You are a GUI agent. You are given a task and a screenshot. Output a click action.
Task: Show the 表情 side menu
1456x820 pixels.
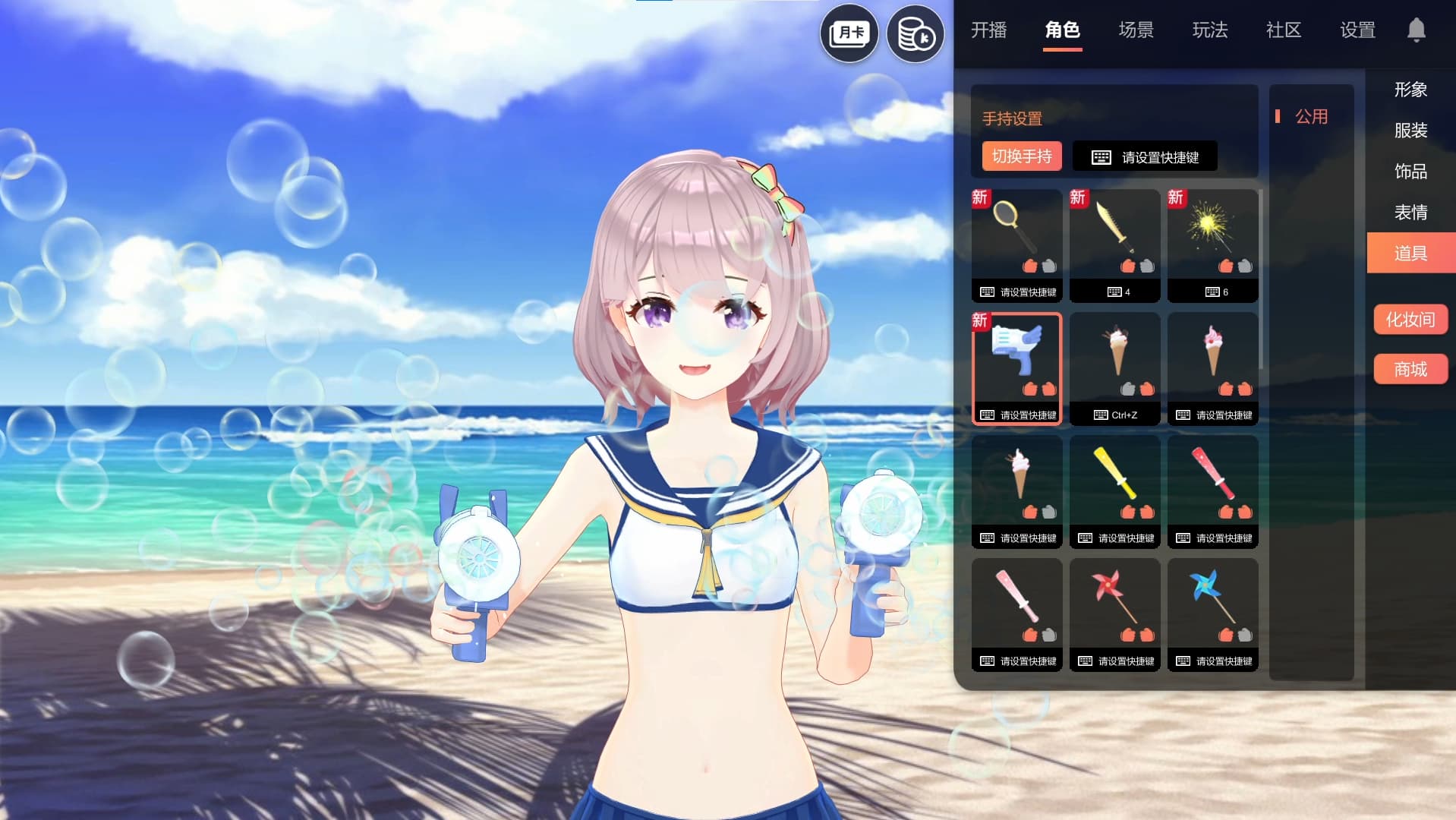[x=1410, y=213]
